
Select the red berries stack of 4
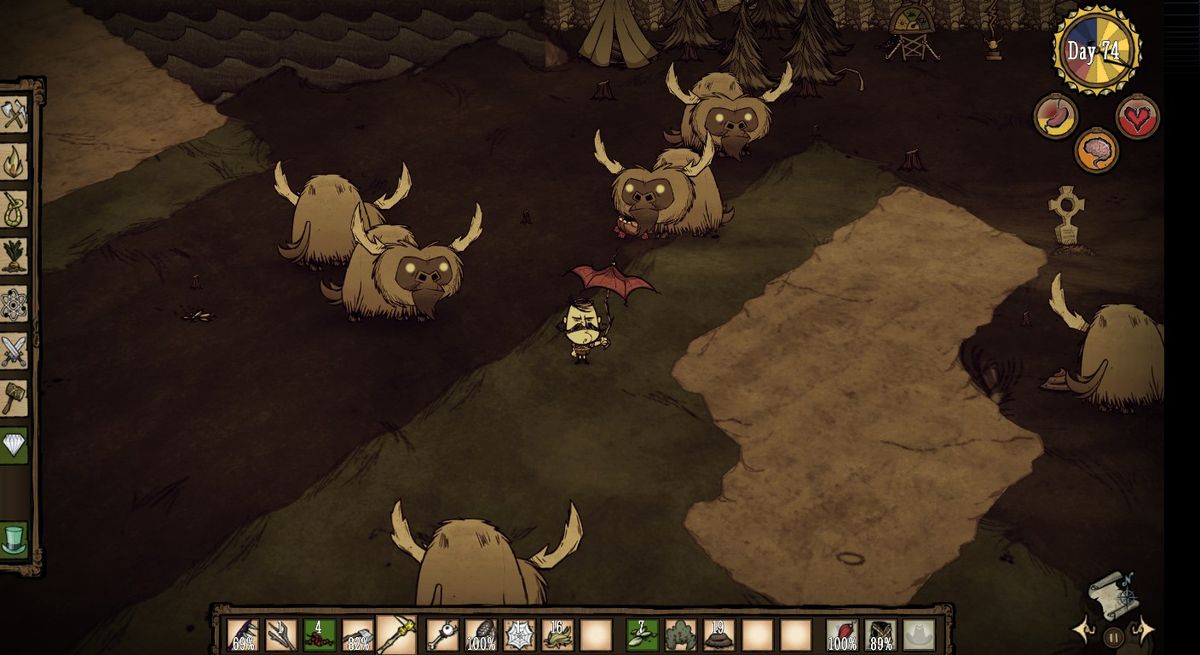[319, 634]
